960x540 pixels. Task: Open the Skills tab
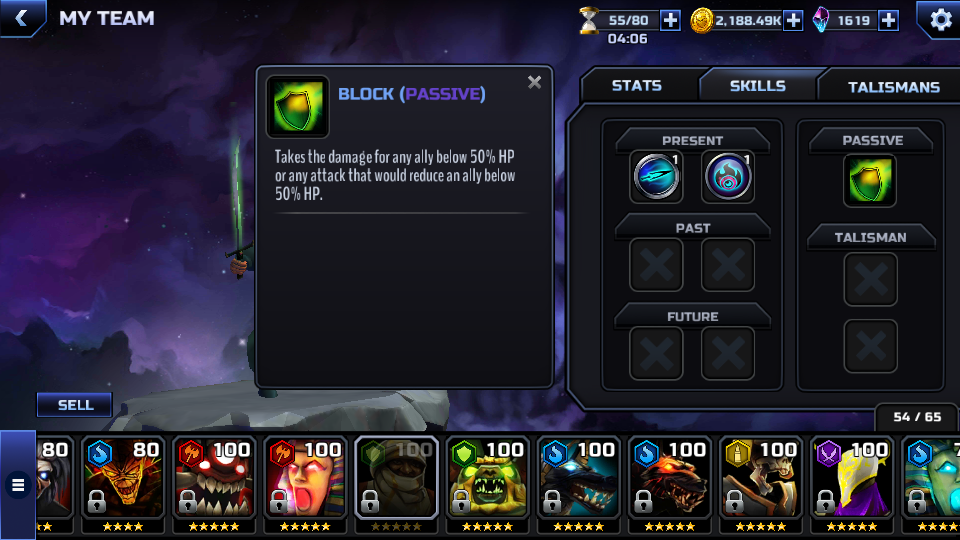757,86
